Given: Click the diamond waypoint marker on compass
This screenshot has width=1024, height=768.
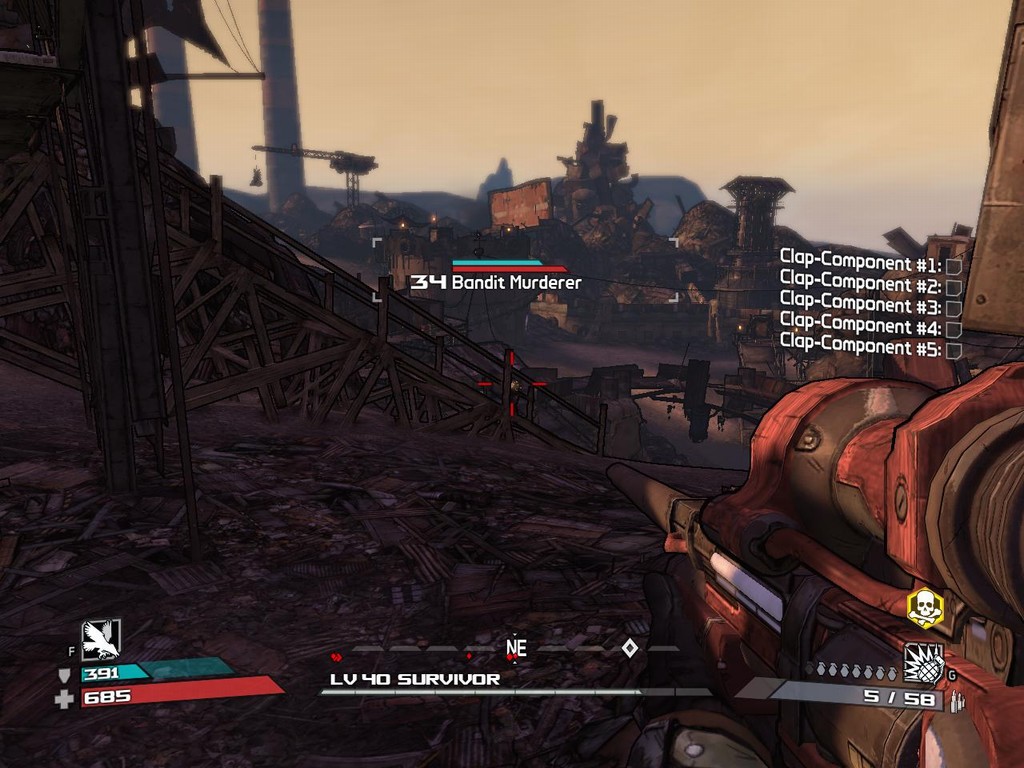Looking at the screenshot, I should point(629,648).
